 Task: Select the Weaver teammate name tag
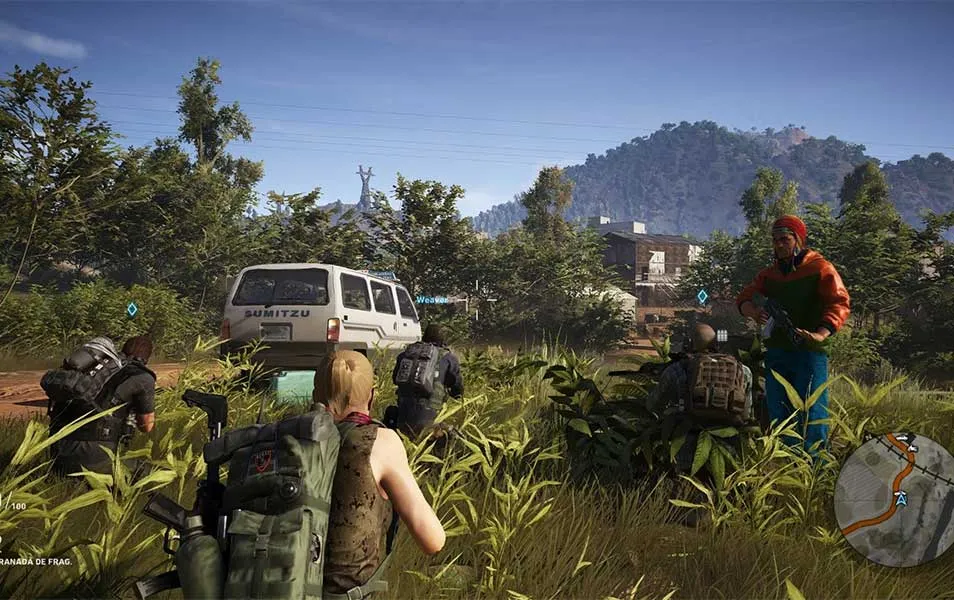[x=432, y=299]
